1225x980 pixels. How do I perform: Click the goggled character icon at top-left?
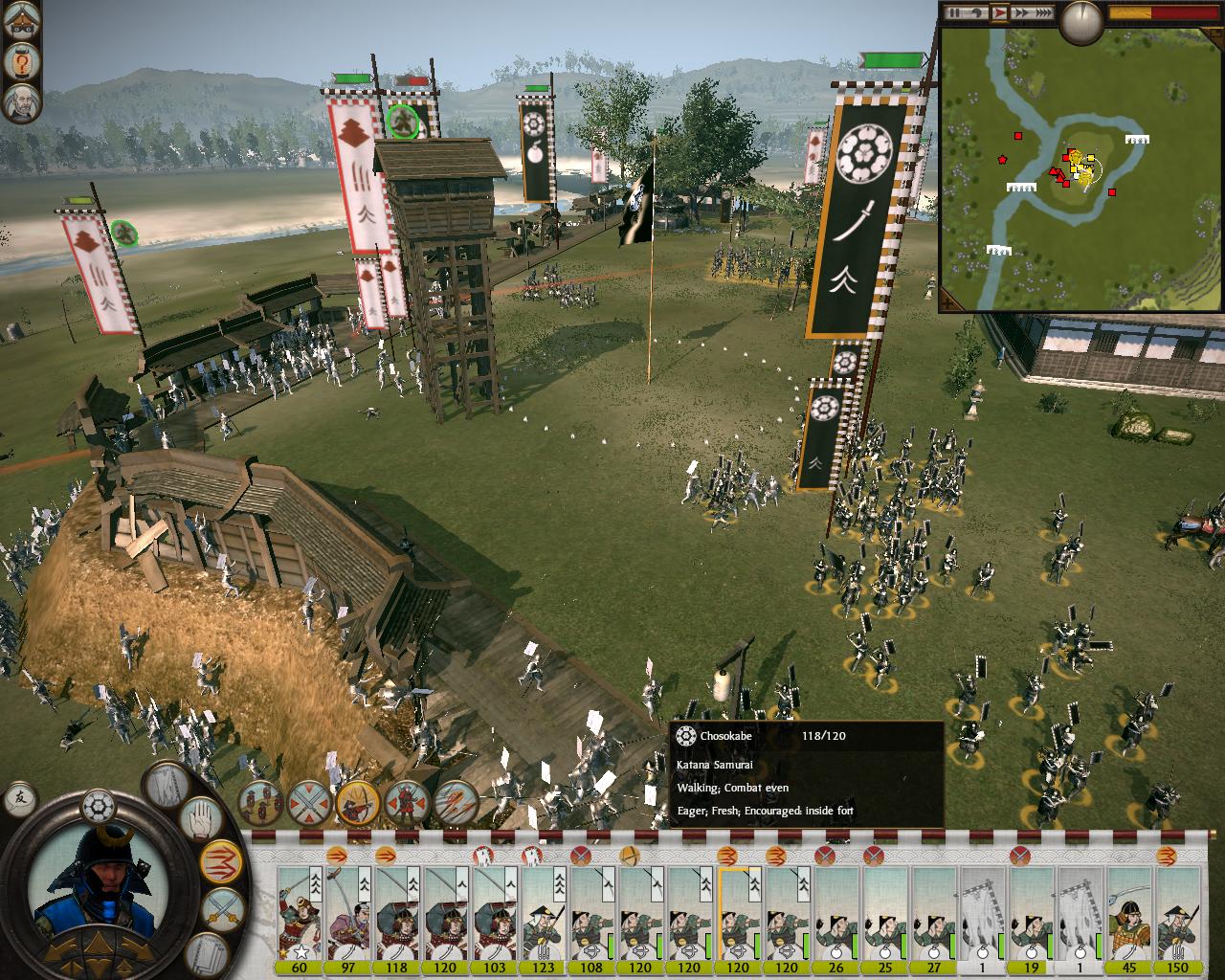click(x=20, y=22)
